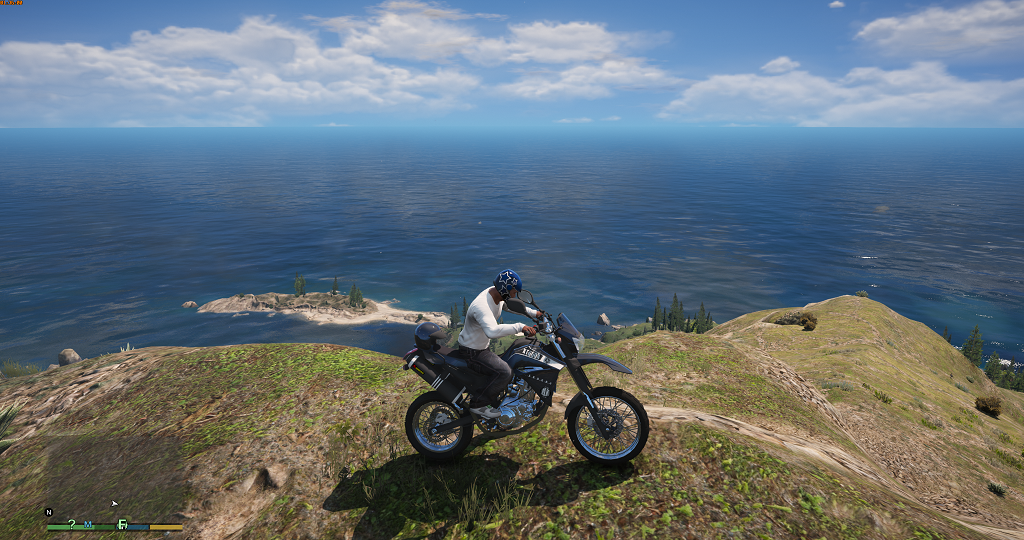Click the north compass N marker
Screen dimensions: 1024x540
tap(49, 512)
